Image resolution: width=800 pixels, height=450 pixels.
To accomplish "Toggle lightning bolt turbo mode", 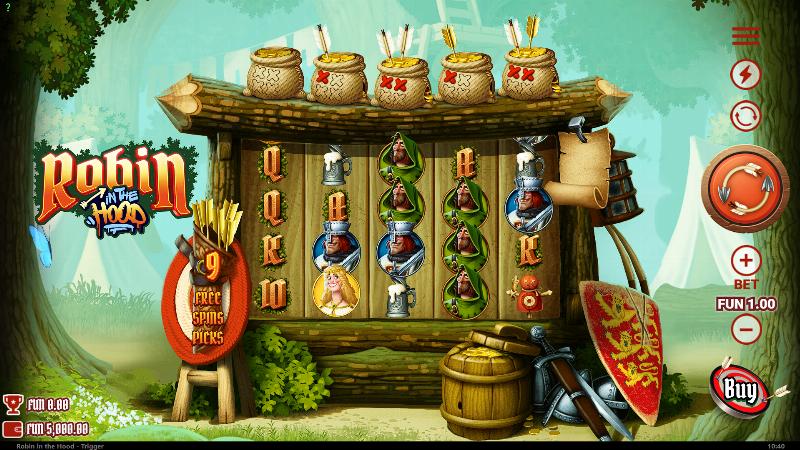I will pyautogui.click(x=746, y=74).
